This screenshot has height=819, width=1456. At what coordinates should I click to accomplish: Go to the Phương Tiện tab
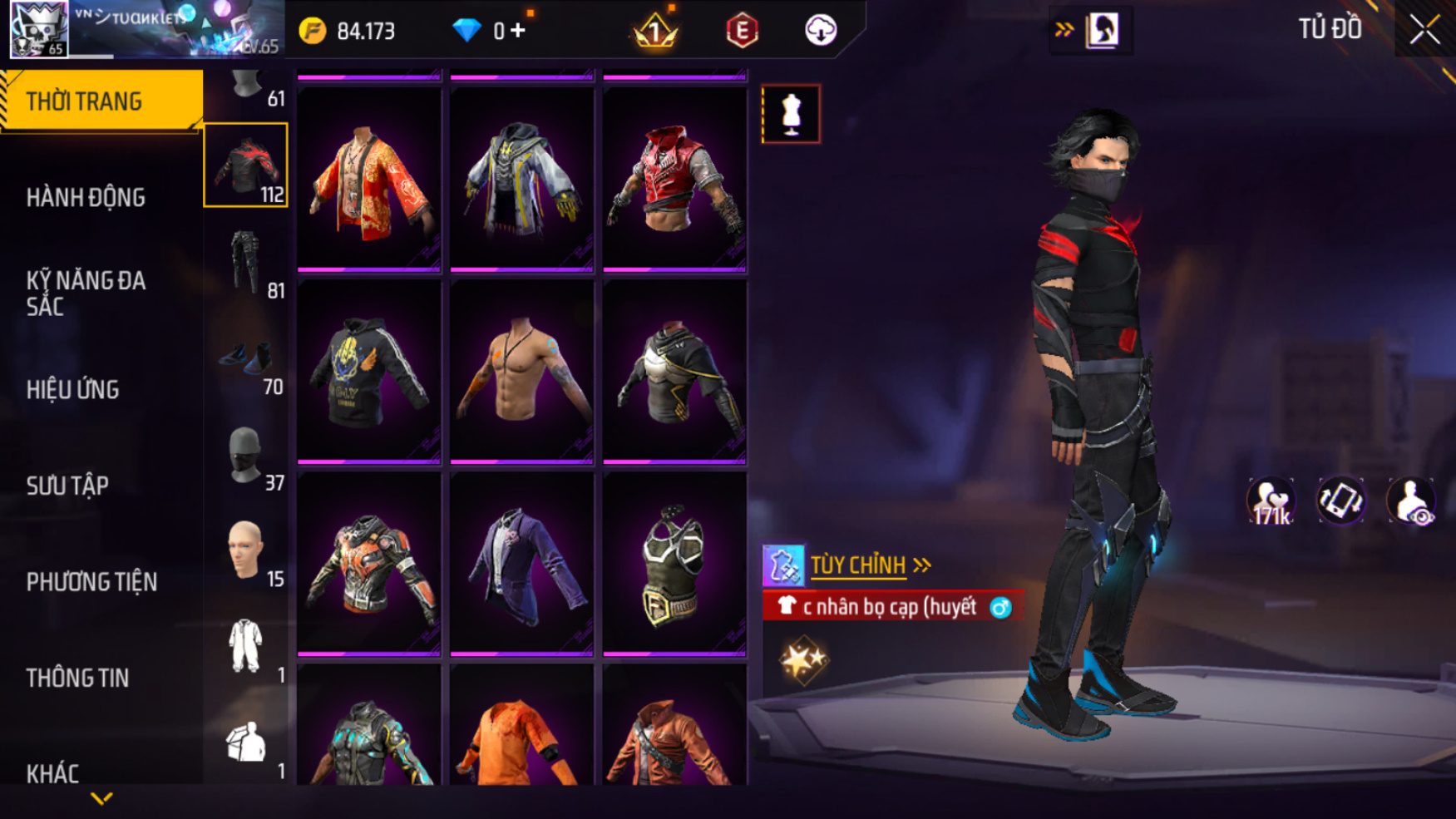[x=91, y=582]
